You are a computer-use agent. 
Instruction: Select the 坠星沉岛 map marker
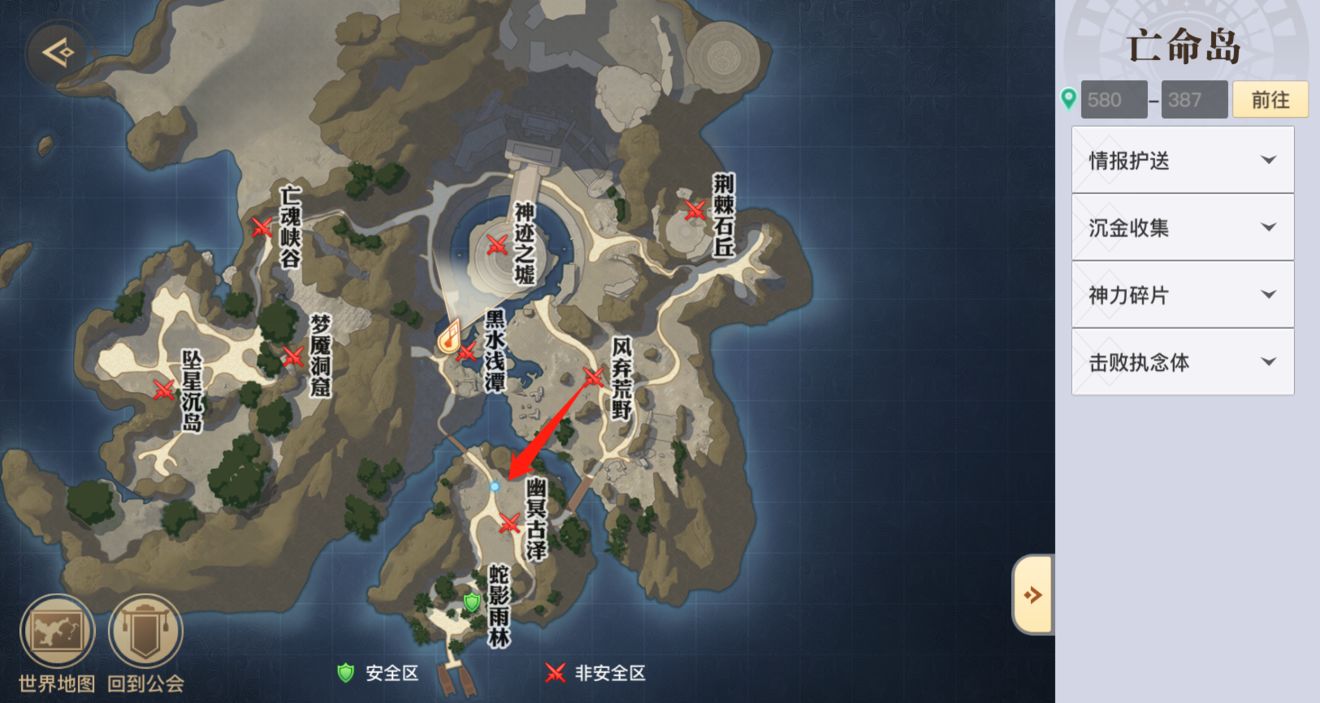coord(164,389)
